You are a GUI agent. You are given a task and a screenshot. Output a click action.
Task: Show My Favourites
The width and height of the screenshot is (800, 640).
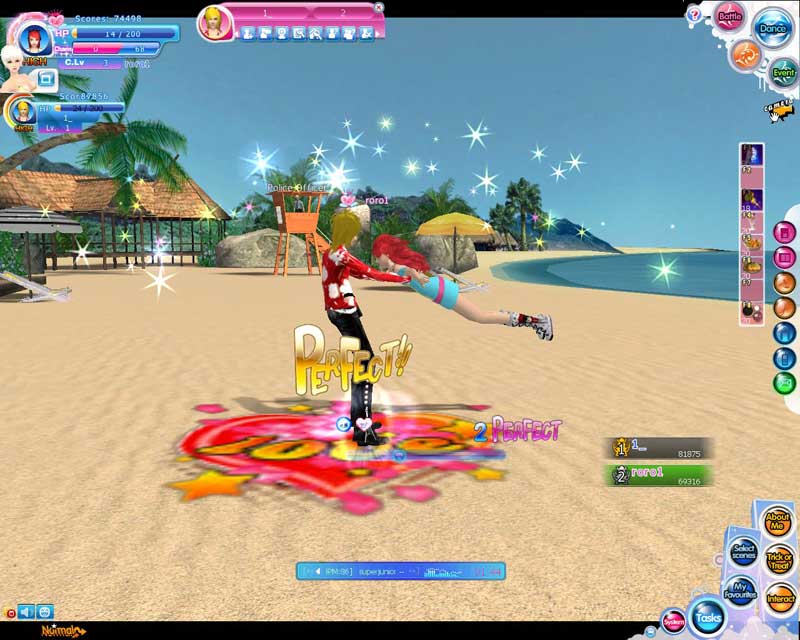click(x=740, y=590)
